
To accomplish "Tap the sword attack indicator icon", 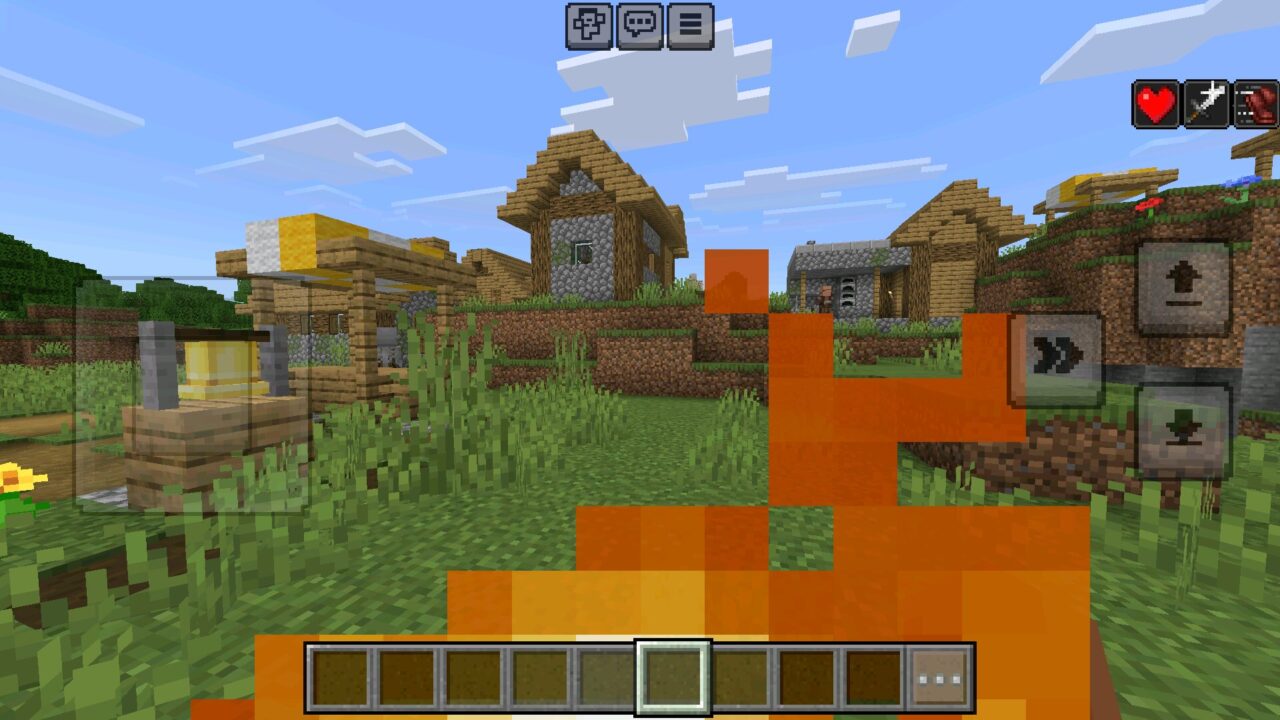I will pyautogui.click(x=1205, y=103).
